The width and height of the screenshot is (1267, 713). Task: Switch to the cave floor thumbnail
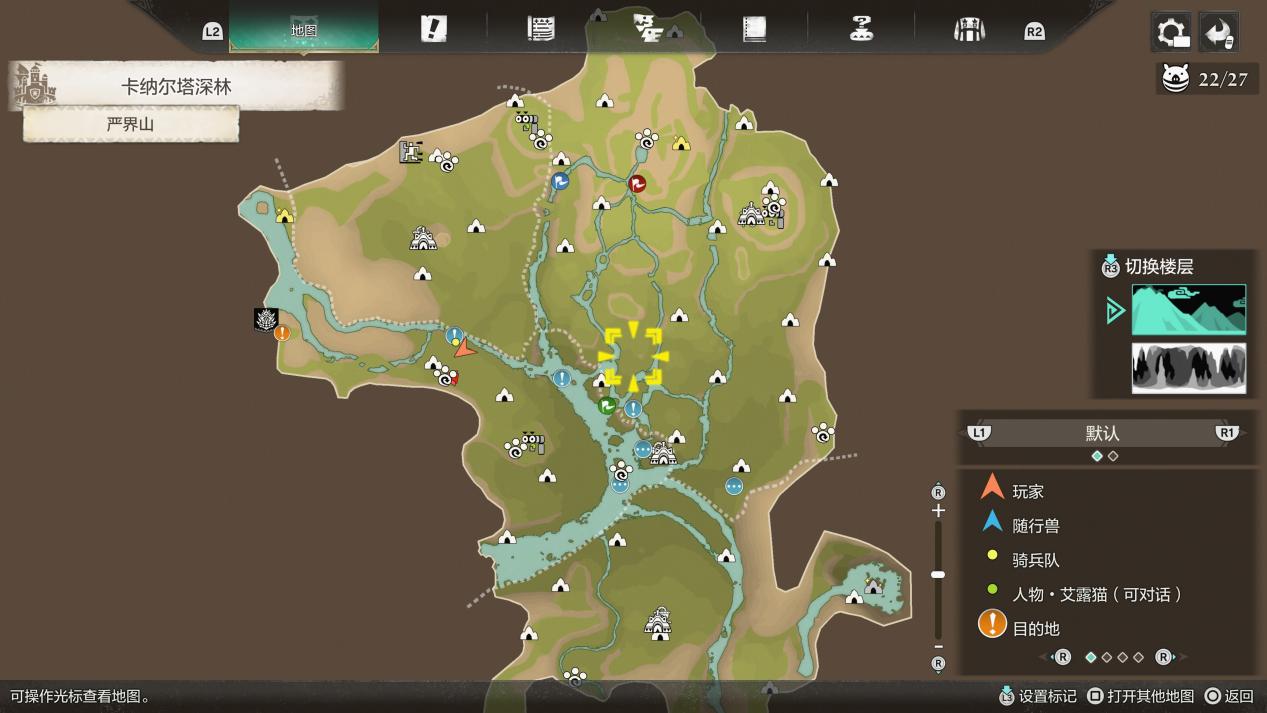click(x=1188, y=367)
